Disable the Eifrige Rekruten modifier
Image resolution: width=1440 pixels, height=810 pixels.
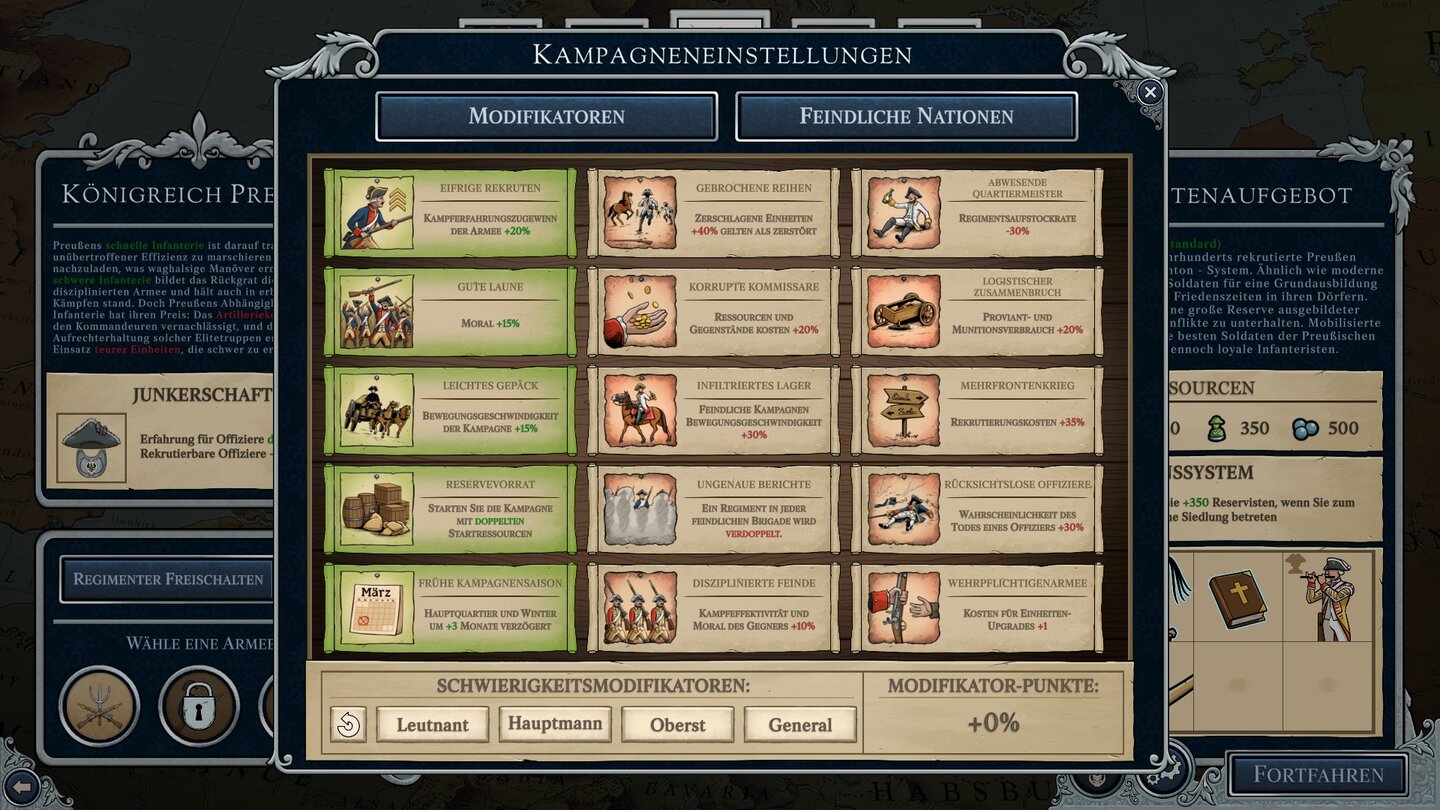pyautogui.click(x=447, y=214)
